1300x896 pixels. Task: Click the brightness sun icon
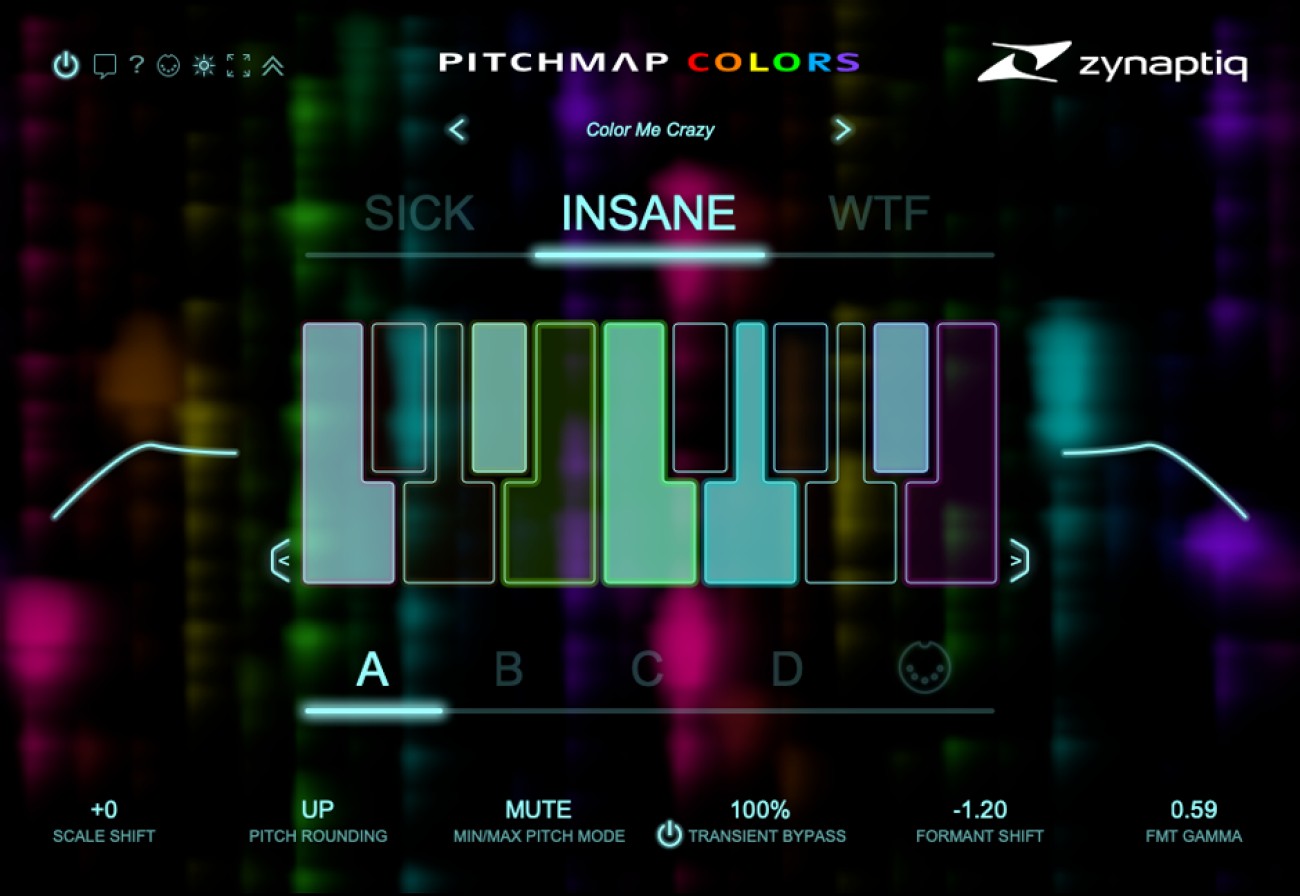click(x=203, y=66)
